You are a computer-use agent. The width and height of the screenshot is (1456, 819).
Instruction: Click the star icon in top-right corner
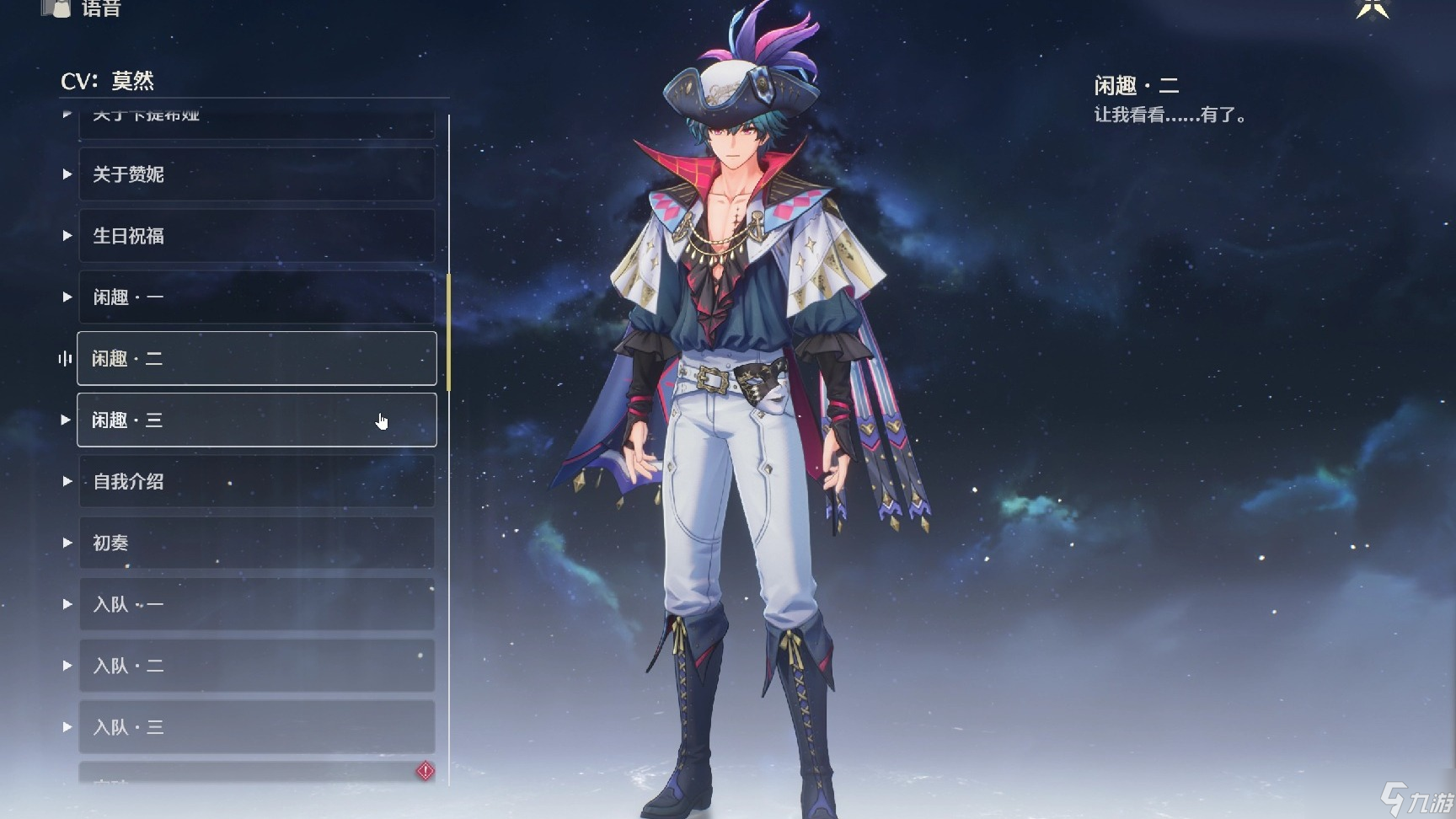tap(1372, 8)
